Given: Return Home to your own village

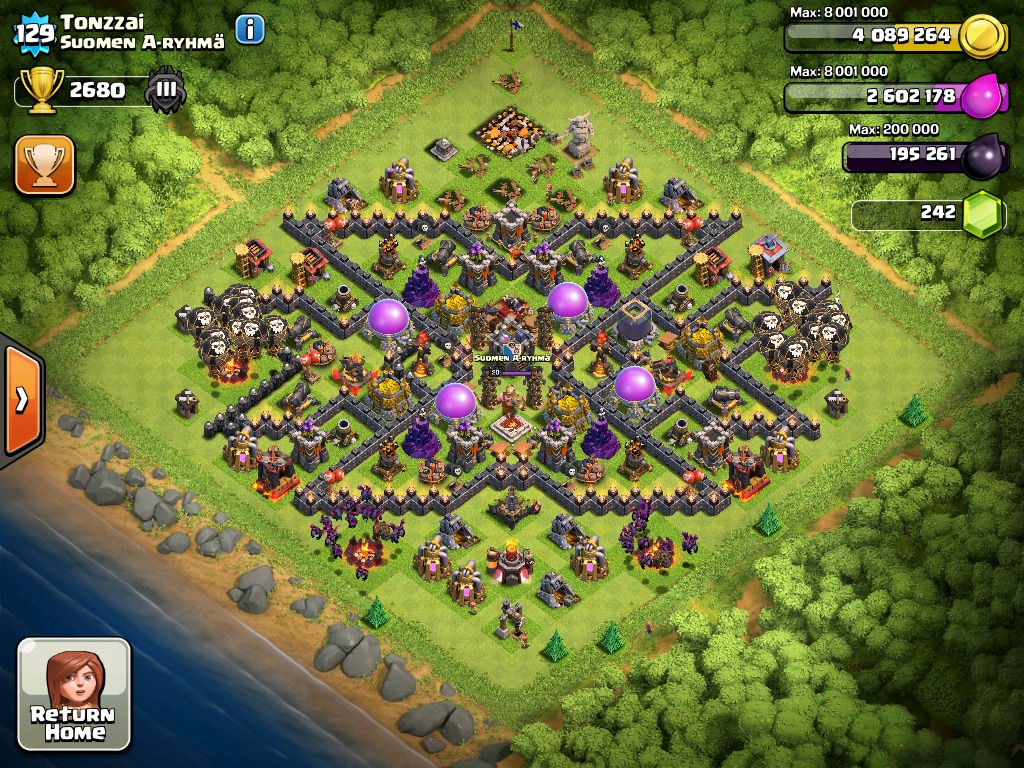Looking at the screenshot, I should coord(74,694).
